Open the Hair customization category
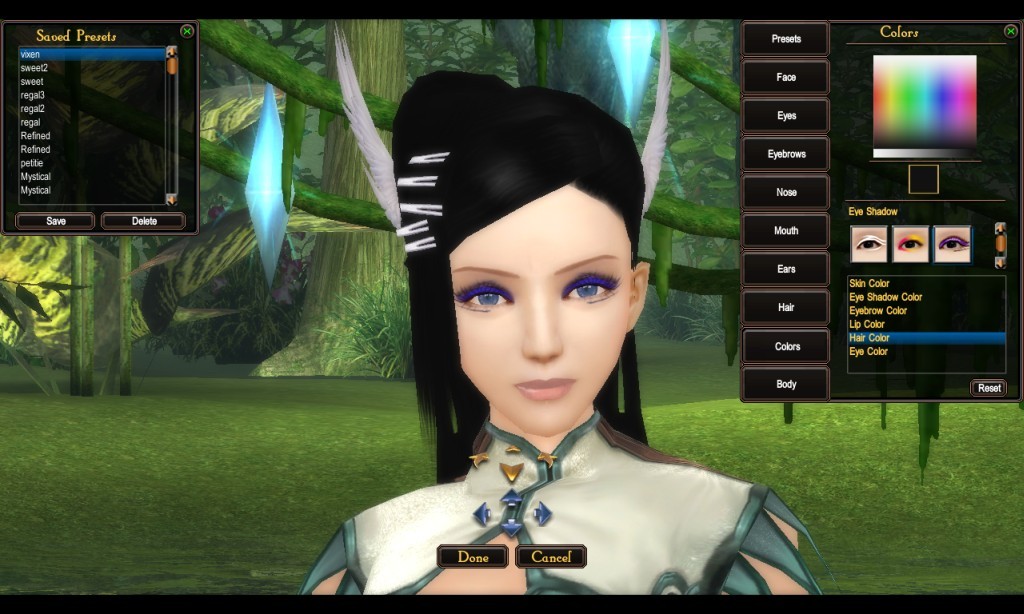This screenshot has height=614, width=1024. point(786,308)
